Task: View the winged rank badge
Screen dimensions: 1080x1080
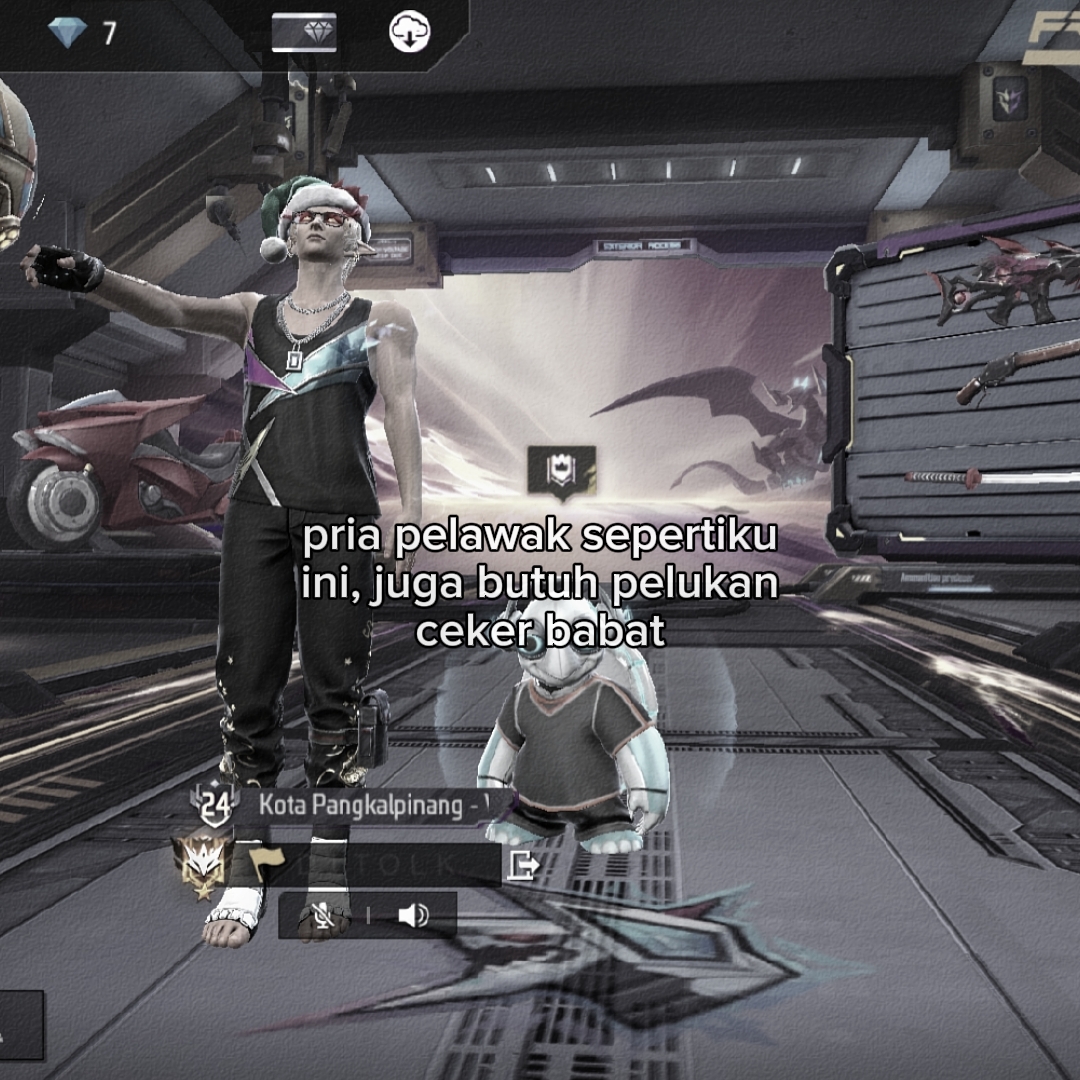Action: point(202,863)
